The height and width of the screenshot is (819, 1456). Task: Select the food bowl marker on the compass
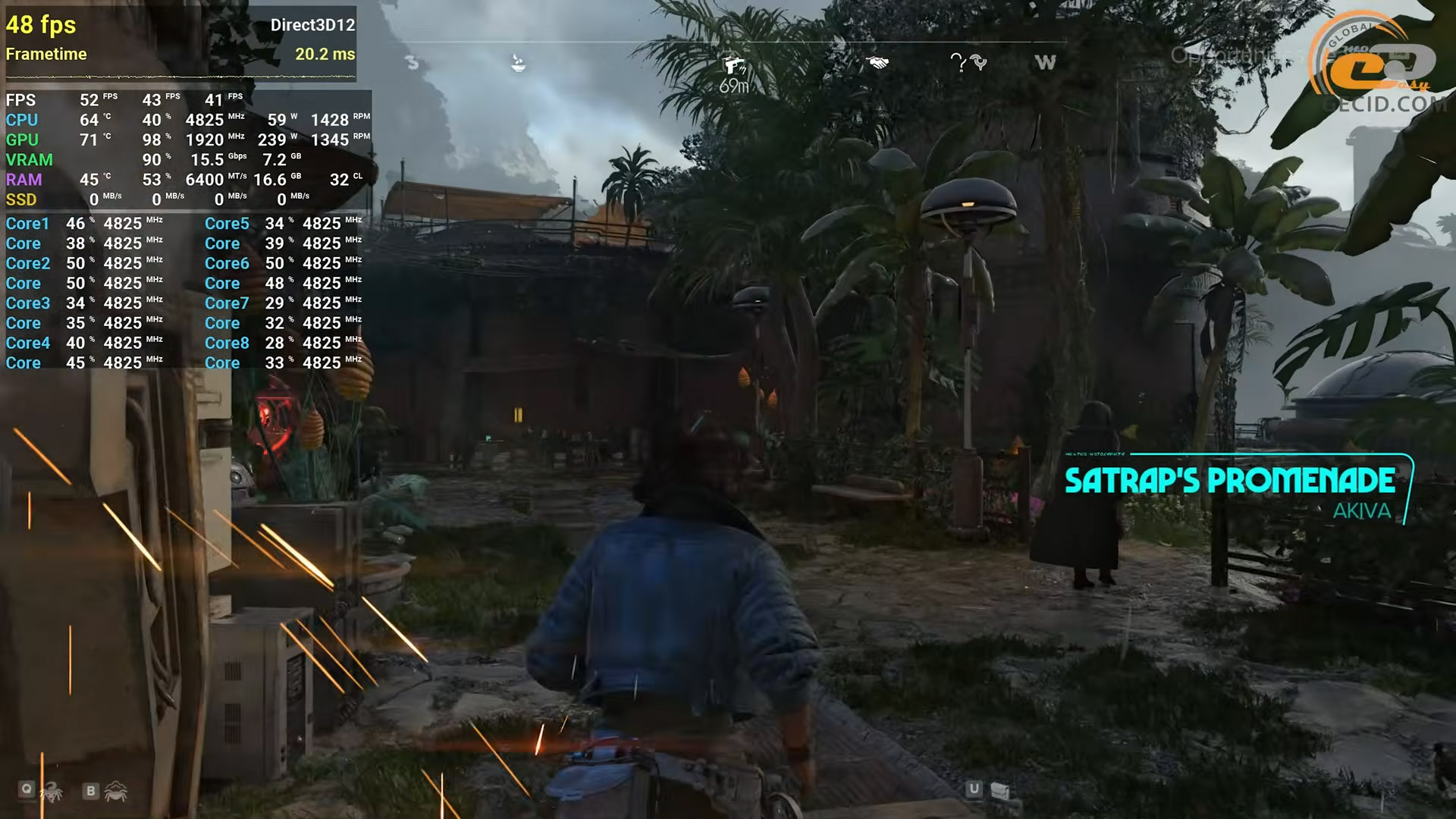tap(518, 63)
